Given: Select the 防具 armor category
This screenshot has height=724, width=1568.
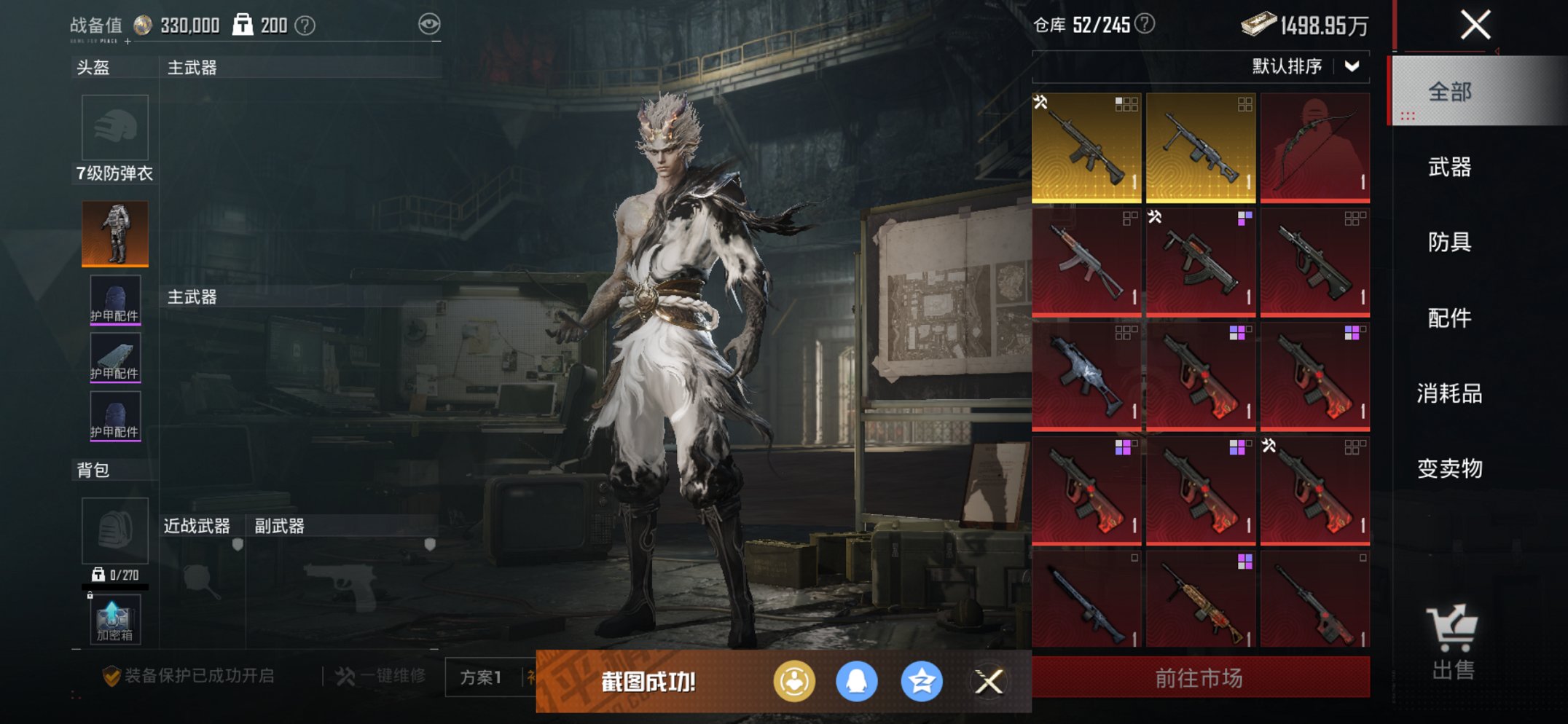Looking at the screenshot, I should (1450, 242).
